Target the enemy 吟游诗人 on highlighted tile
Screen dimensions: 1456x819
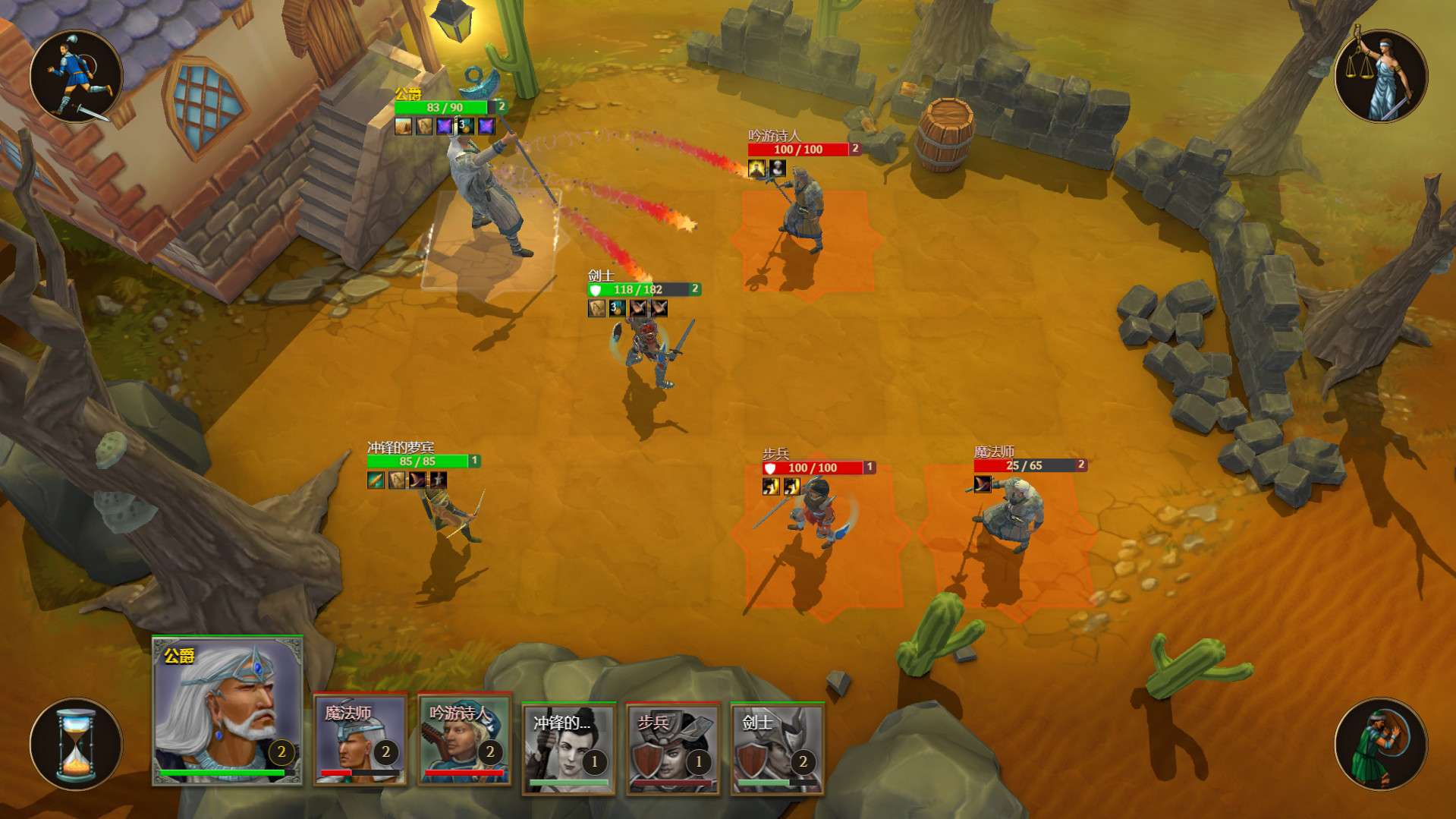pyautogui.click(x=803, y=213)
